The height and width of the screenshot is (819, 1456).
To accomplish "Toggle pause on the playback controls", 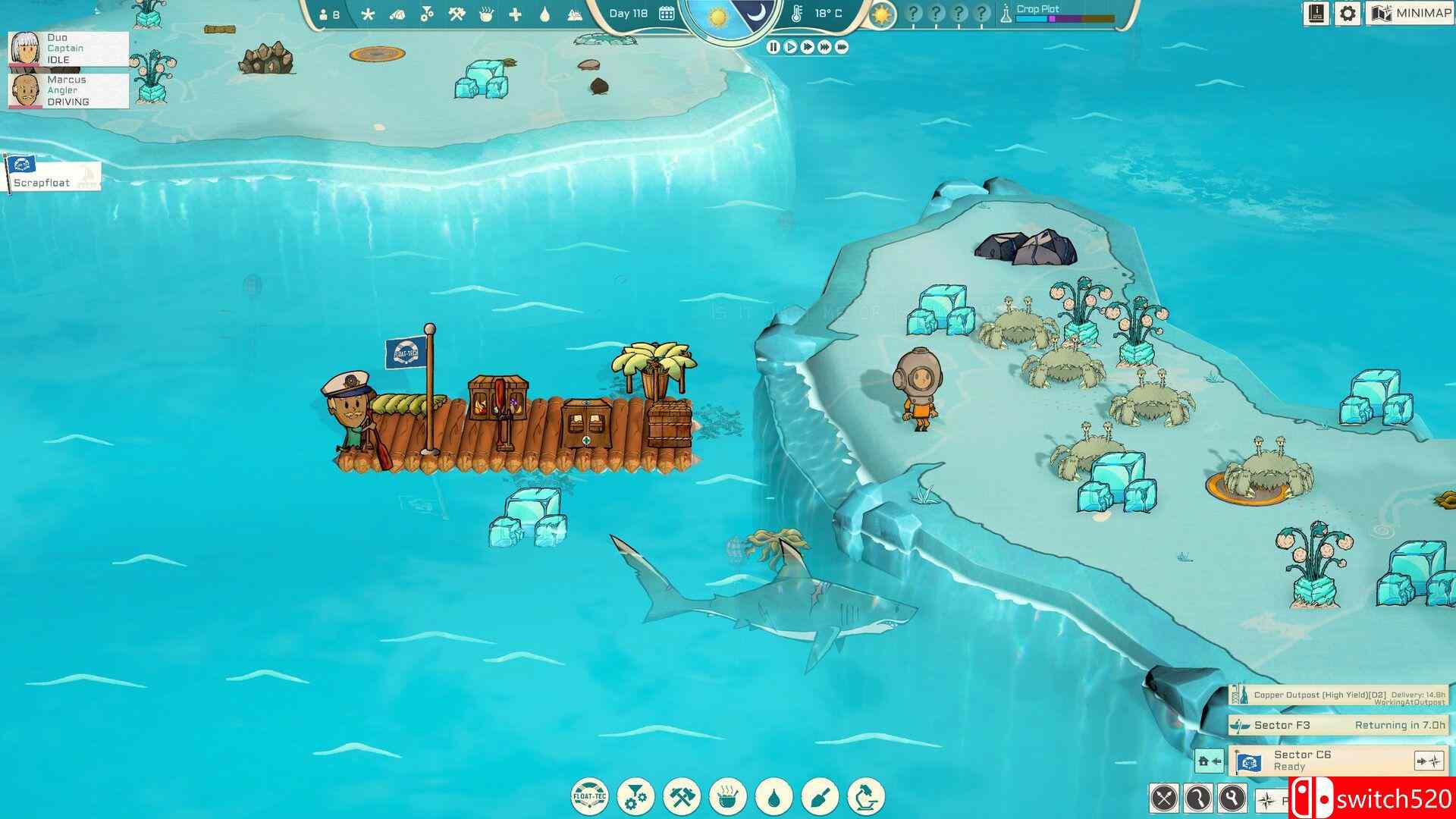I will click(x=772, y=47).
